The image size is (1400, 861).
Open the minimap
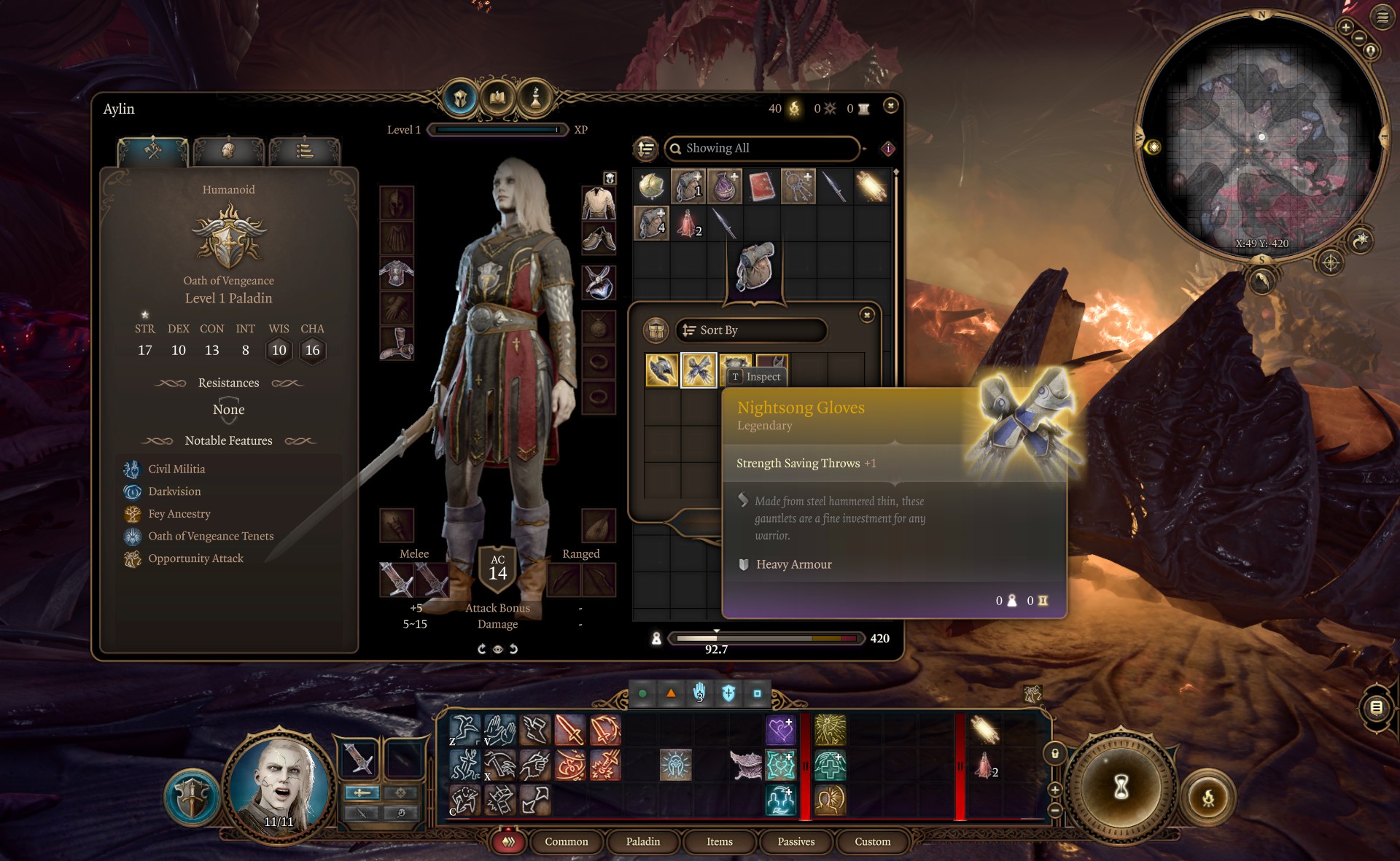tap(1261, 136)
